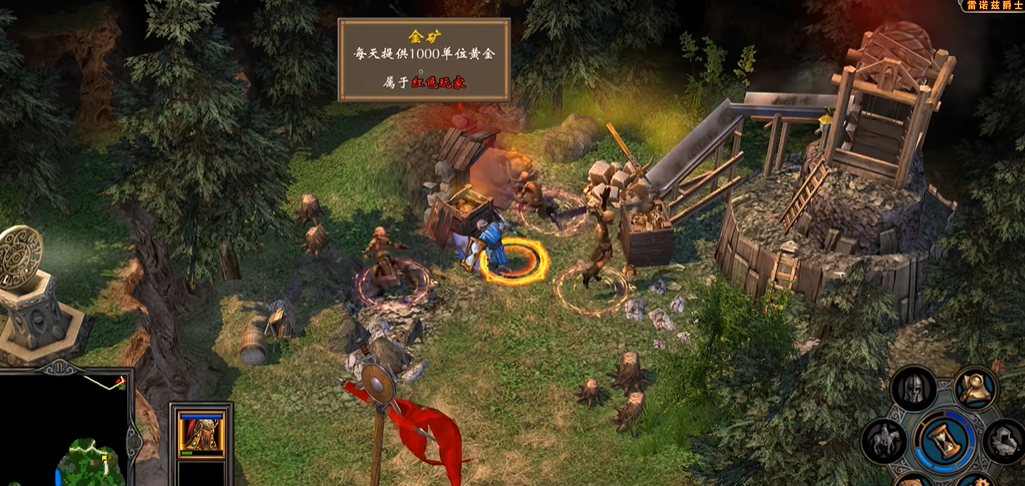Activate the magnifying glass map button
This screenshot has height=486, width=1025.
975,387
